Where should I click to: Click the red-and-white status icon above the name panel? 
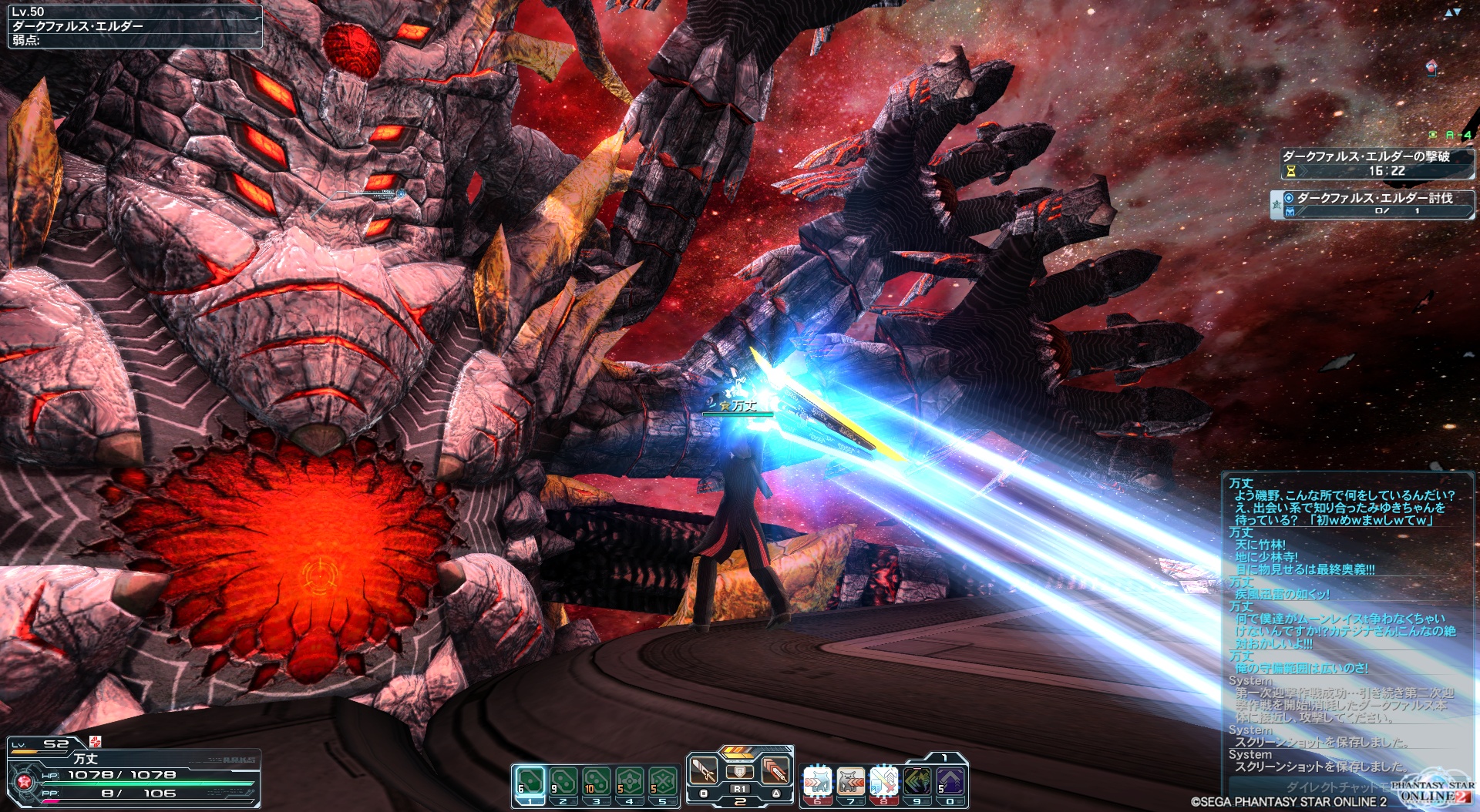96,742
